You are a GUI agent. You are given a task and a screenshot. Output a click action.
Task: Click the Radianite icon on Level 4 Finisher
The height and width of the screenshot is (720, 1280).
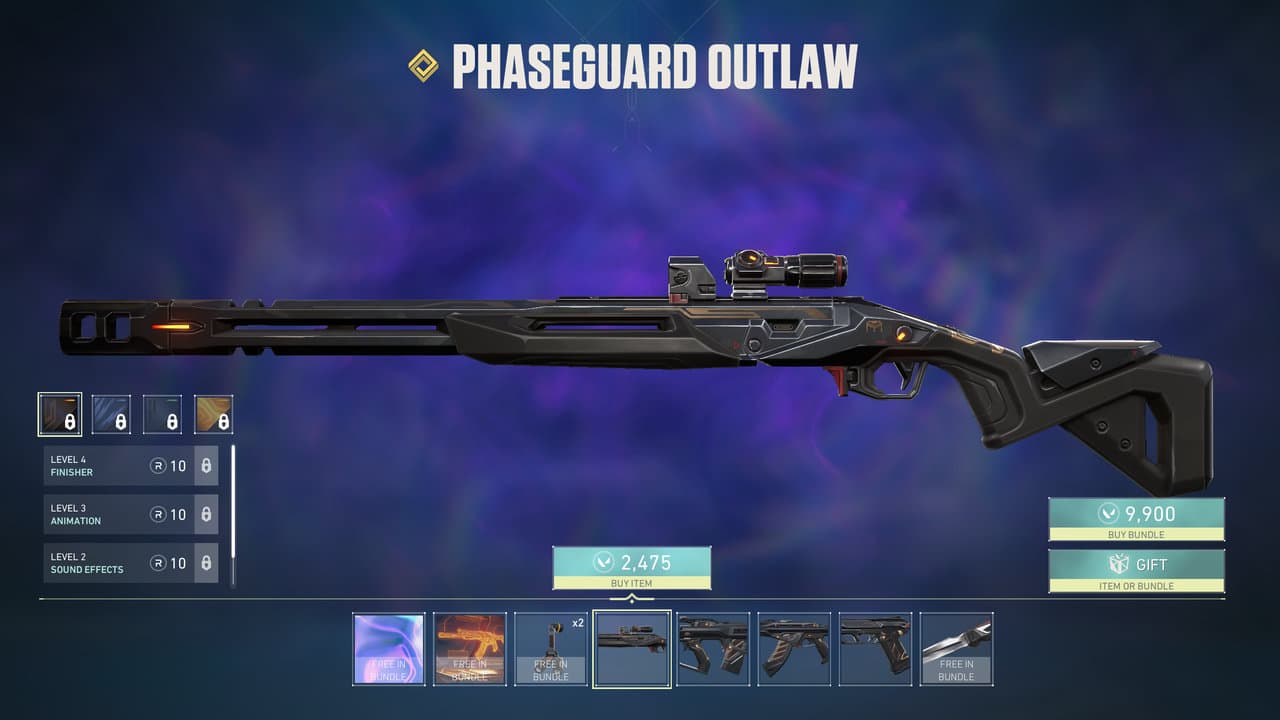pos(159,465)
